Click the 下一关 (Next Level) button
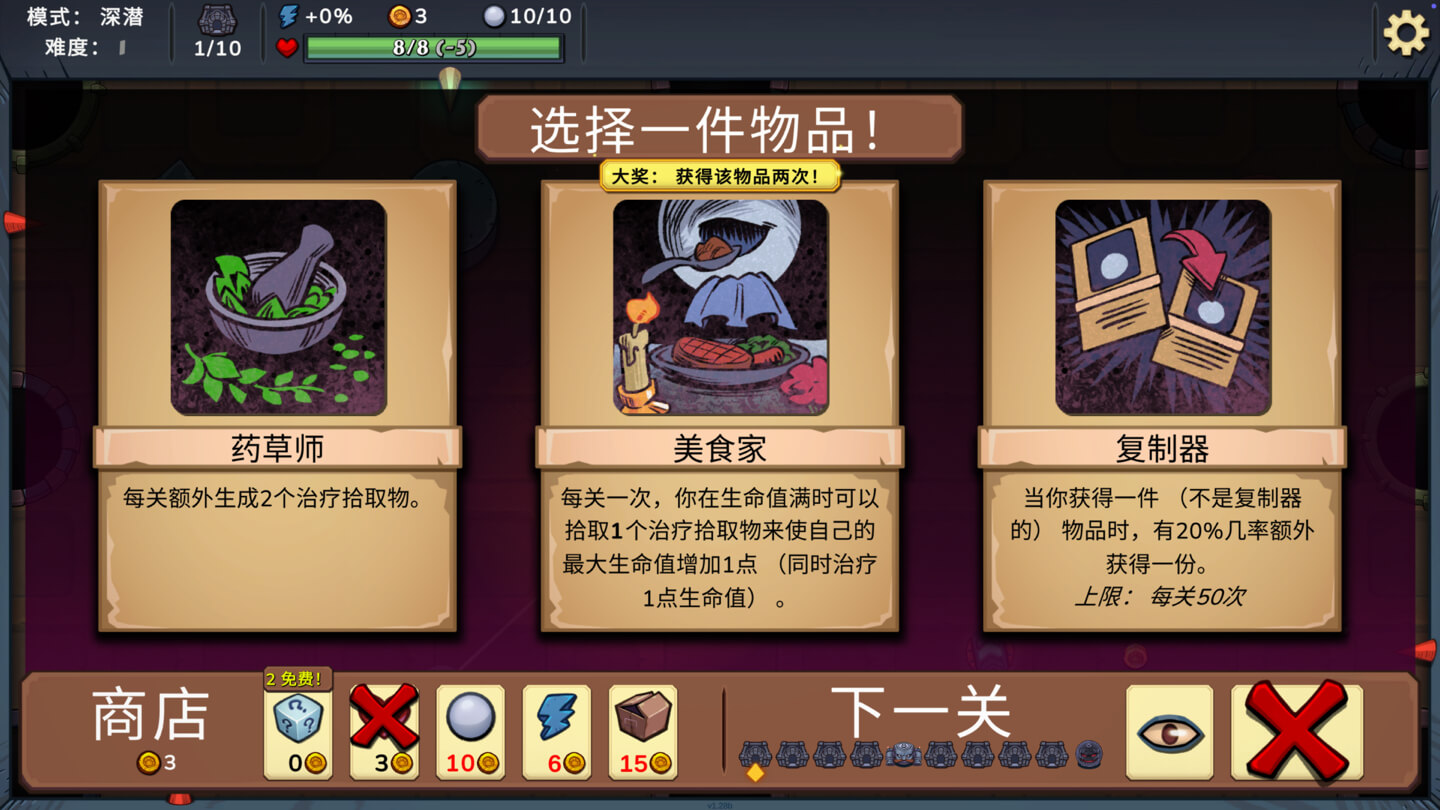The height and width of the screenshot is (810, 1440). 920,712
